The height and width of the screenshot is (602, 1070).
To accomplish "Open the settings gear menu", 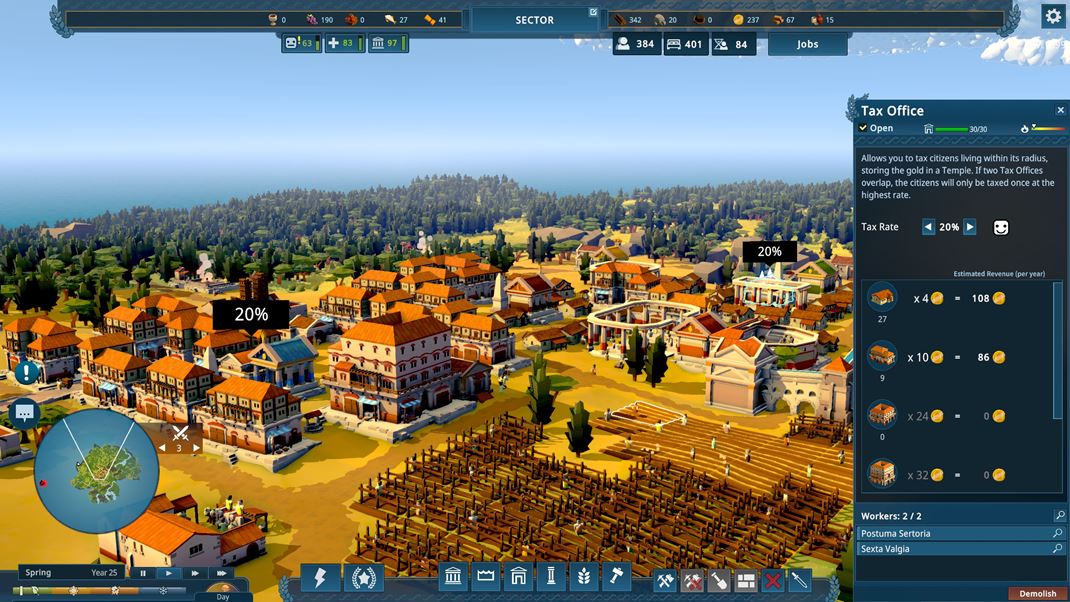I will click(x=1053, y=16).
